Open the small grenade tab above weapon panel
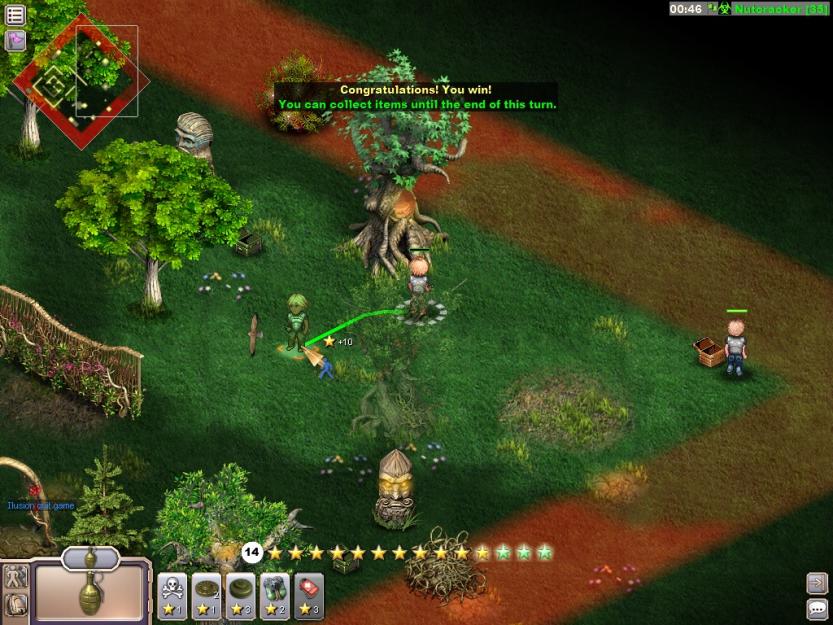 point(91,558)
